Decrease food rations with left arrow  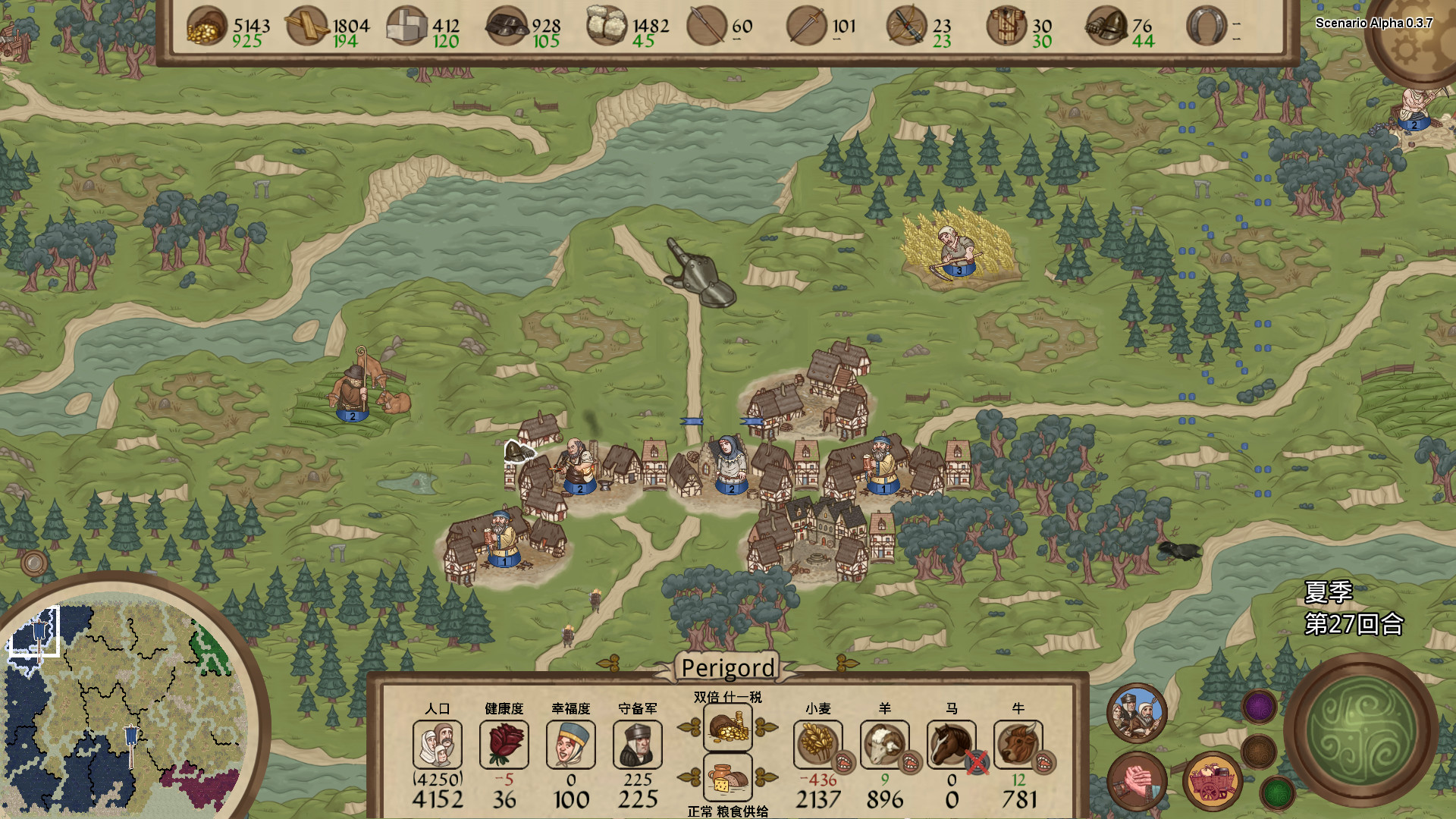(689, 777)
